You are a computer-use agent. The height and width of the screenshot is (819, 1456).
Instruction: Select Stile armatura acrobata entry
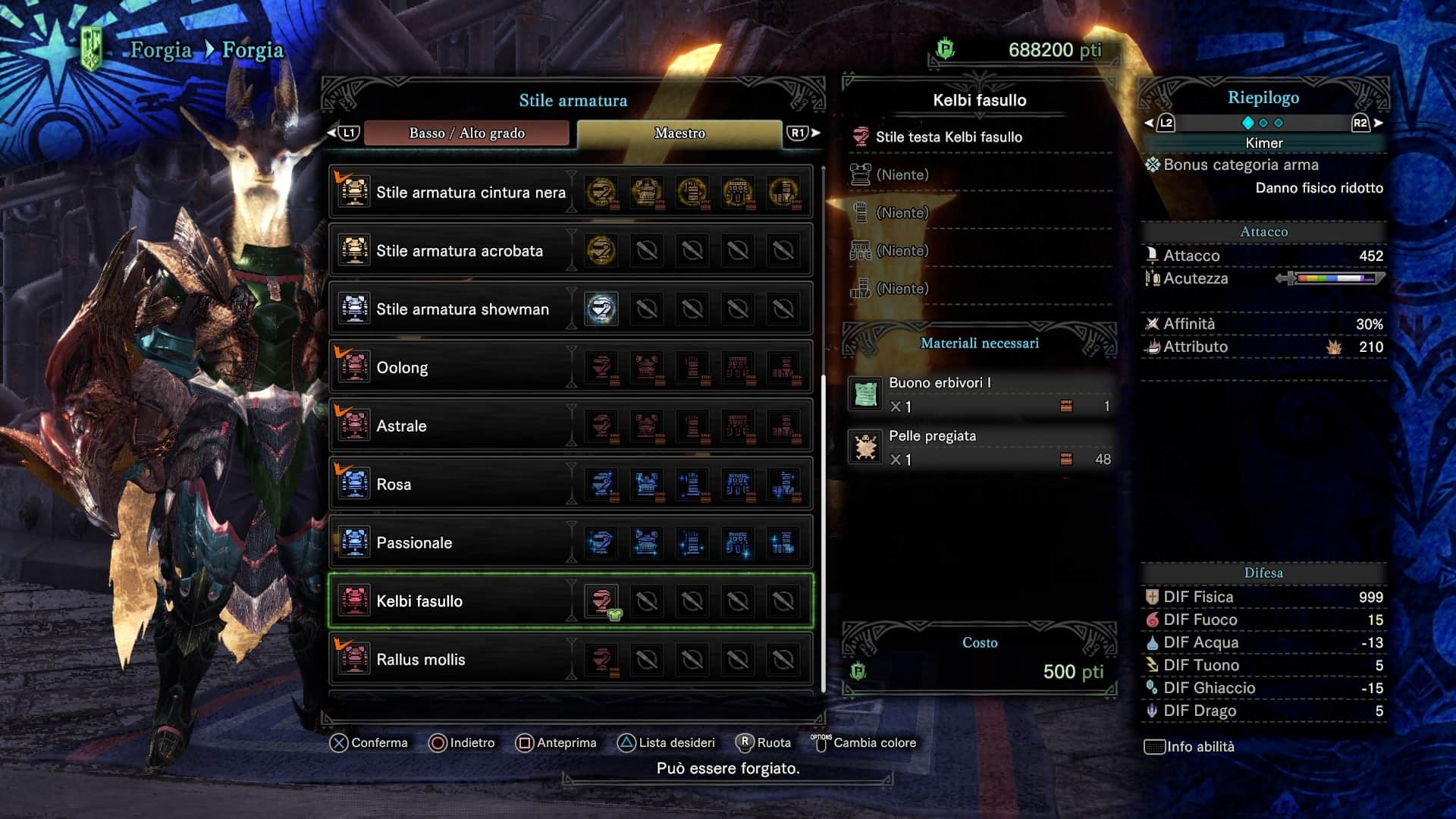point(459,251)
